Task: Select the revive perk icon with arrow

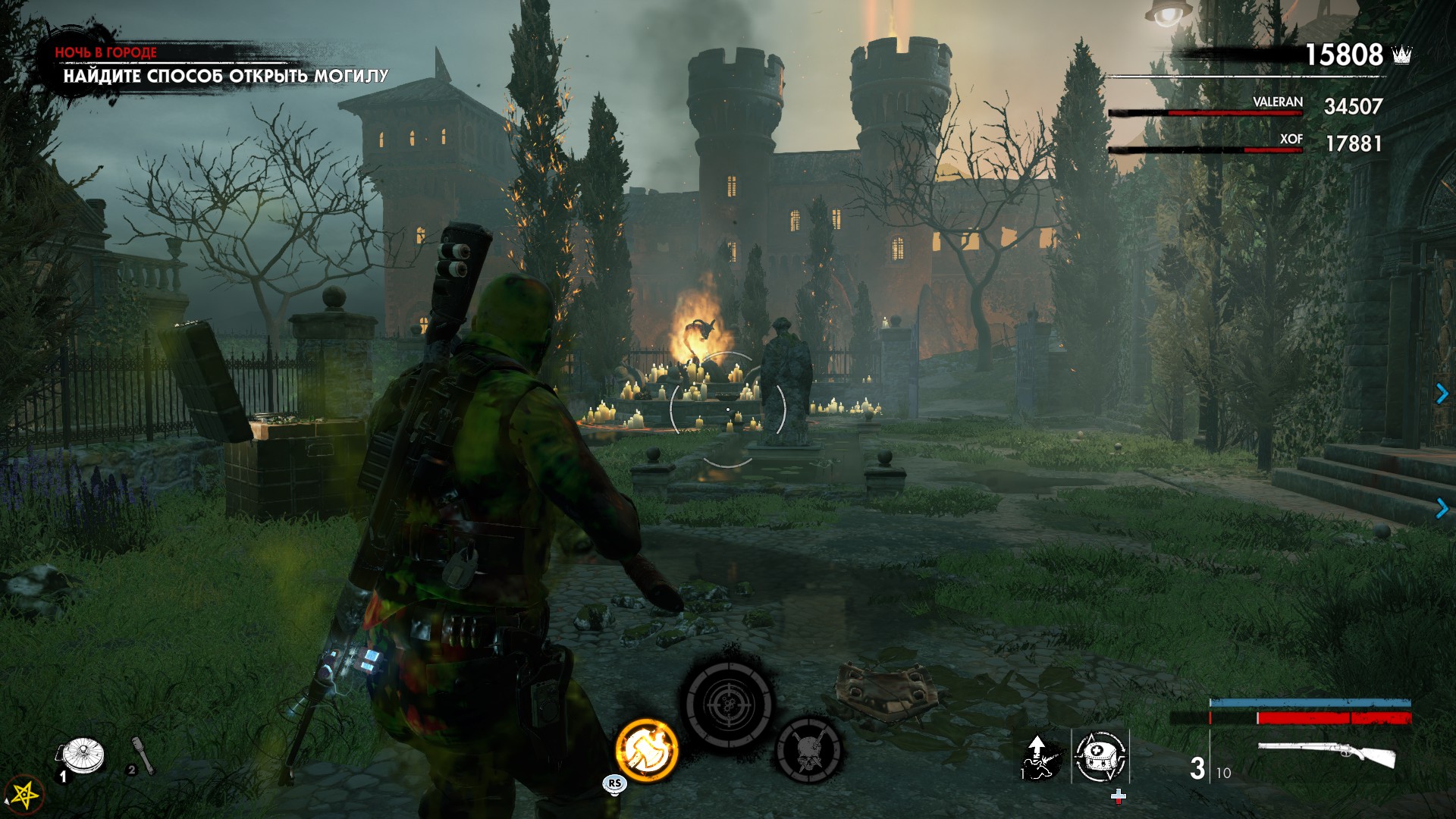Action: coord(1040,756)
